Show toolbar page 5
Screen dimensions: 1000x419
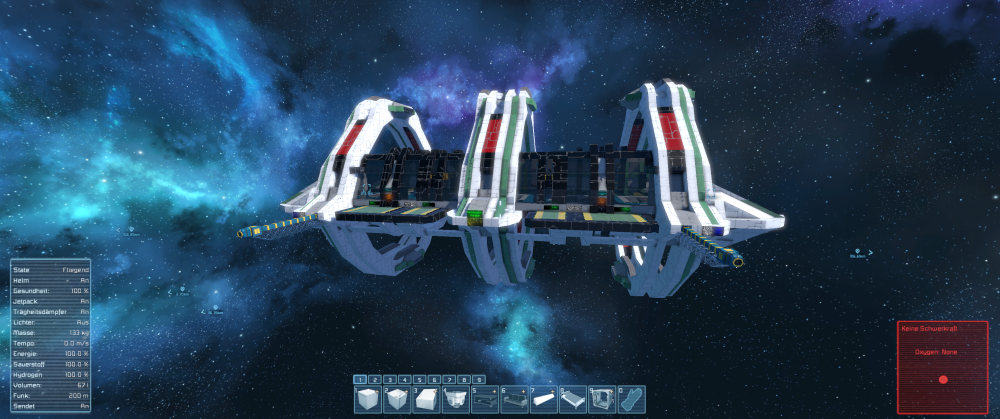pyautogui.click(x=420, y=380)
